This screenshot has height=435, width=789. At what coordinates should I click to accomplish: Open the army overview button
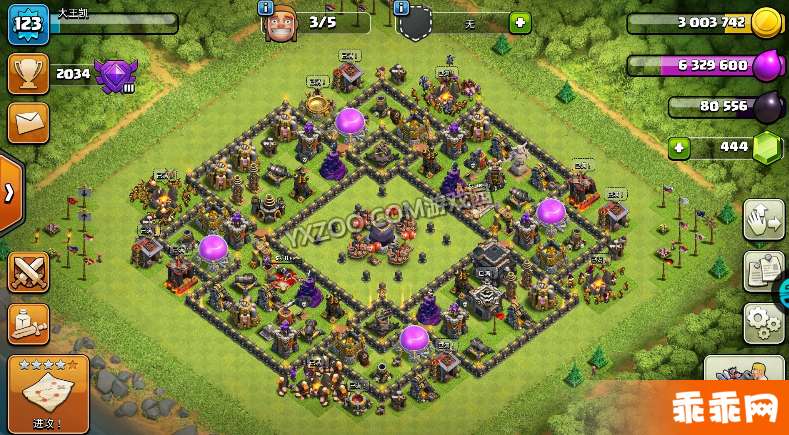click(28, 322)
